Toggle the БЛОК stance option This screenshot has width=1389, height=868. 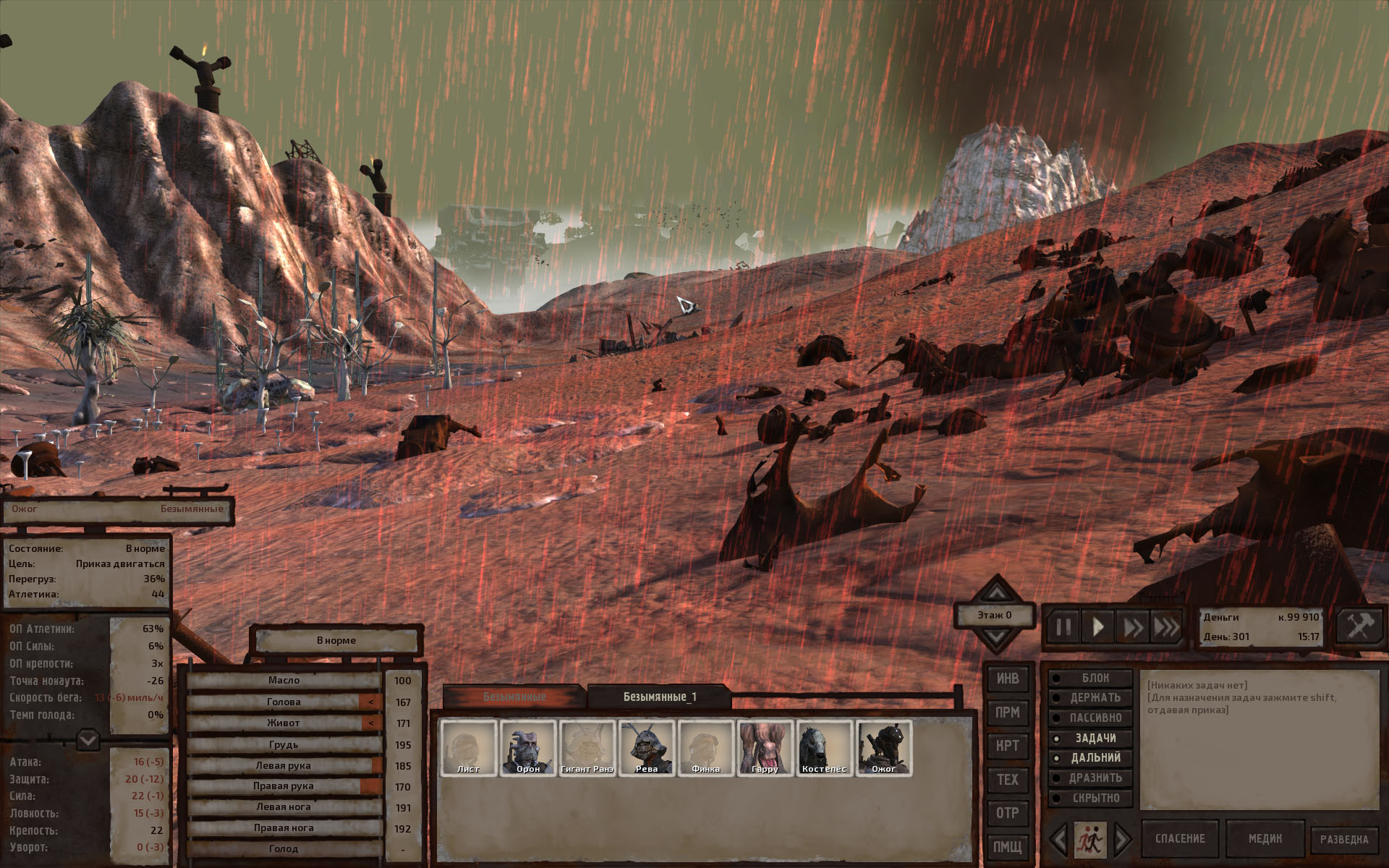coord(1091,678)
